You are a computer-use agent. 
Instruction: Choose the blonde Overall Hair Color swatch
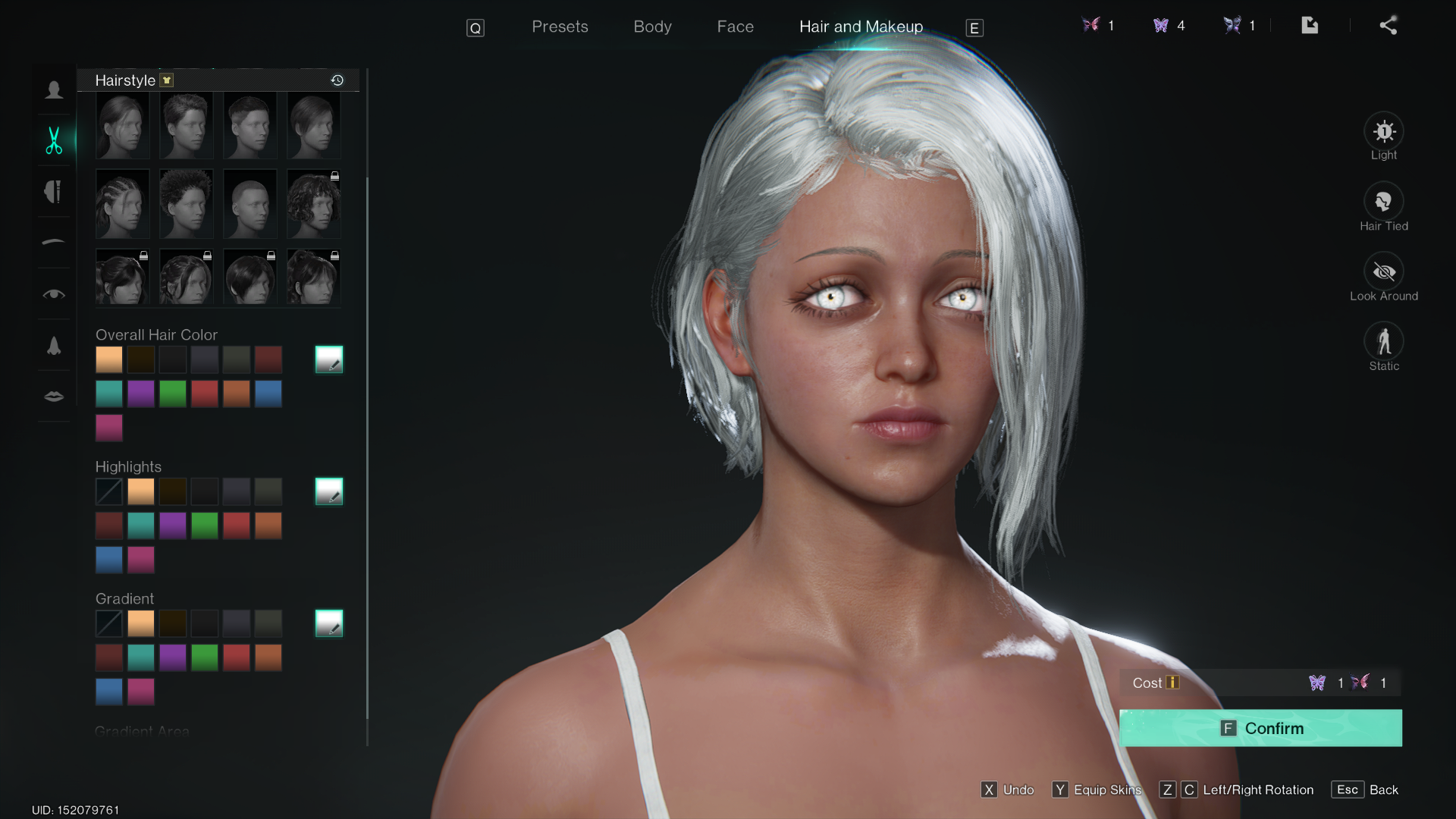click(109, 359)
